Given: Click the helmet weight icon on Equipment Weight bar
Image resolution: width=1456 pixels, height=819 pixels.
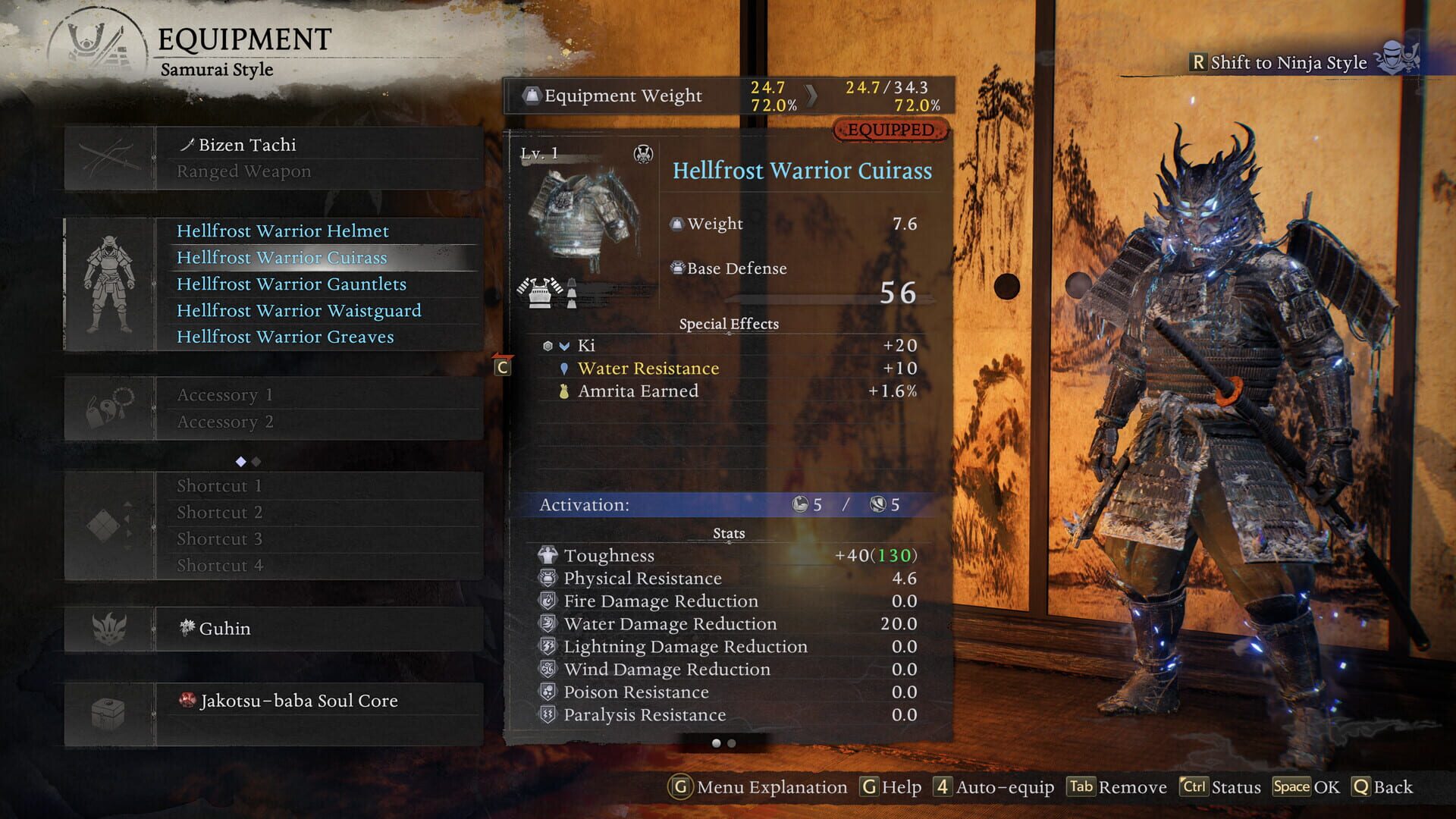Looking at the screenshot, I should pos(533,95).
